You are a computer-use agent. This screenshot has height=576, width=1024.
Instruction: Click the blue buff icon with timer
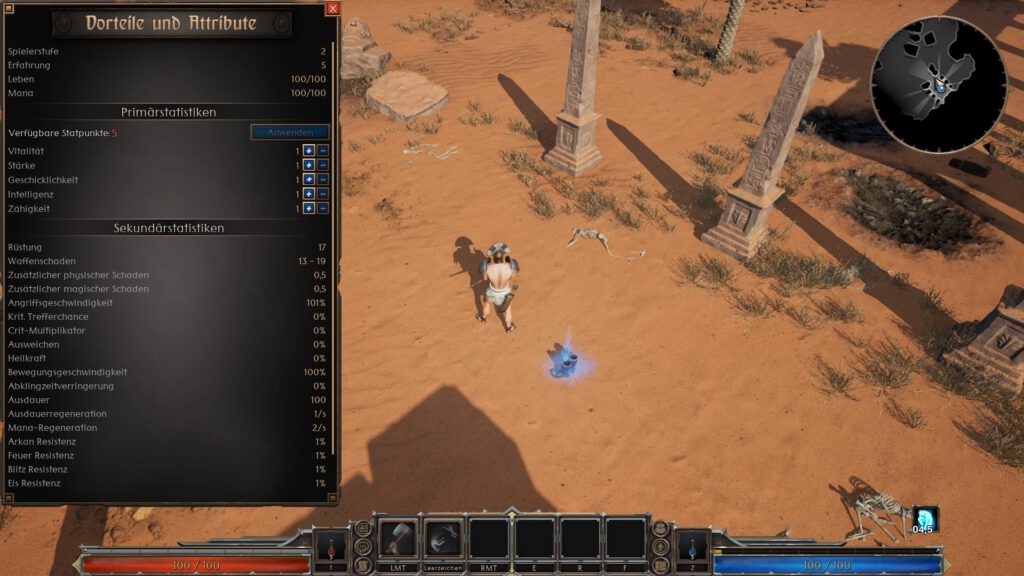pyautogui.click(x=925, y=519)
